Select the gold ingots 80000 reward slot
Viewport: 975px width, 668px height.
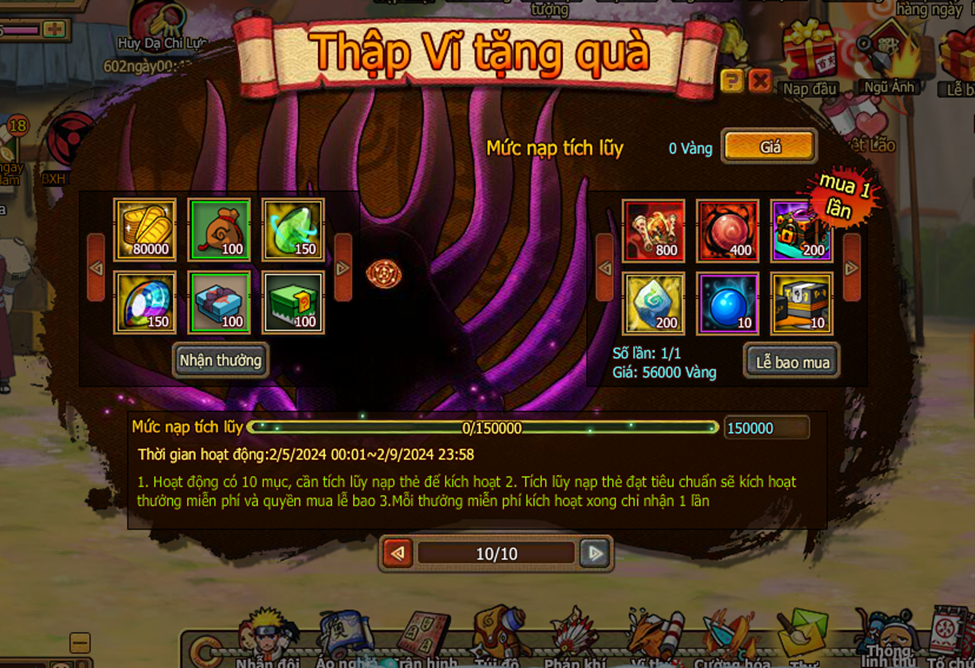(x=145, y=230)
